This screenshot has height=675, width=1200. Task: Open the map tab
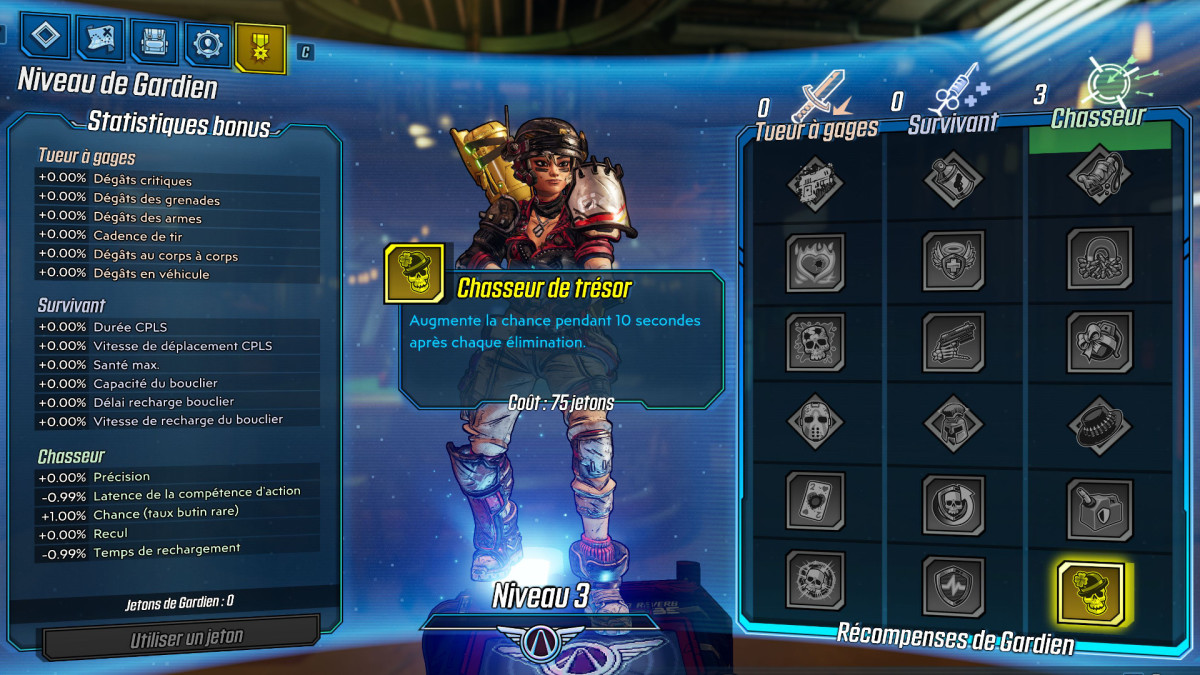click(x=100, y=40)
